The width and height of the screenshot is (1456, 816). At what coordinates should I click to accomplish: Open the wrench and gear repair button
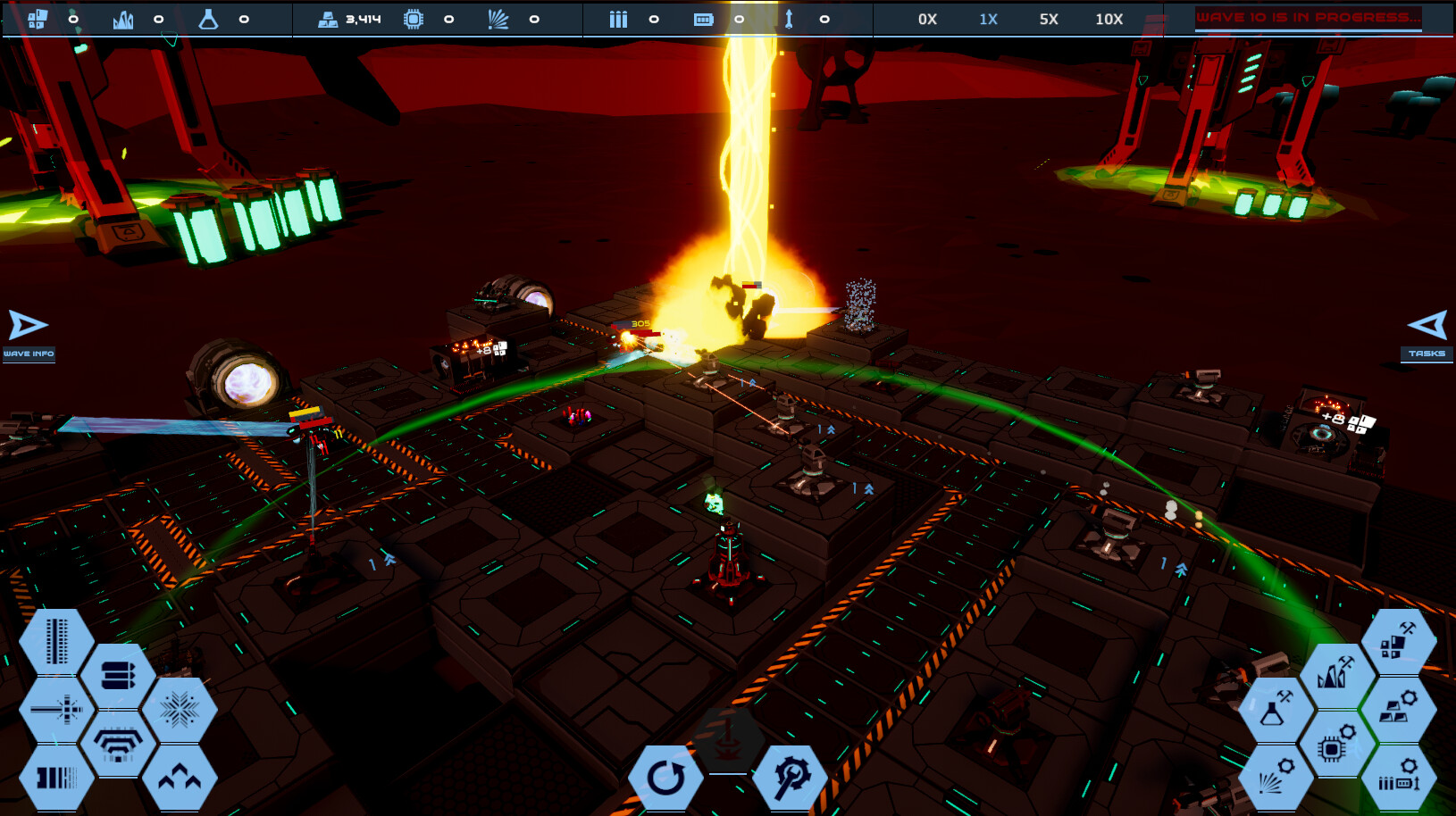point(790,778)
